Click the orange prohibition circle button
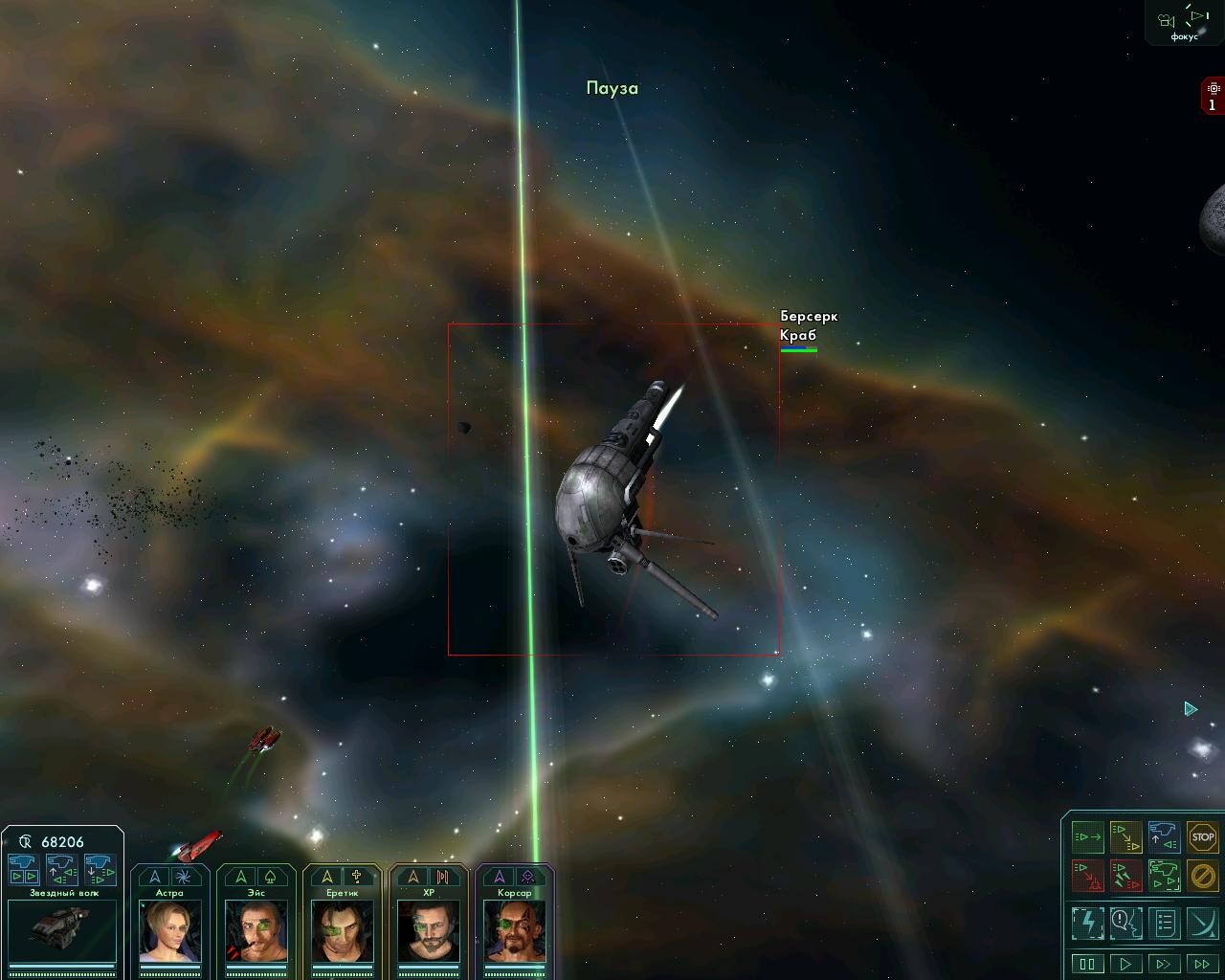This screenshot has height=980, width=1225. pos(1202,875)
